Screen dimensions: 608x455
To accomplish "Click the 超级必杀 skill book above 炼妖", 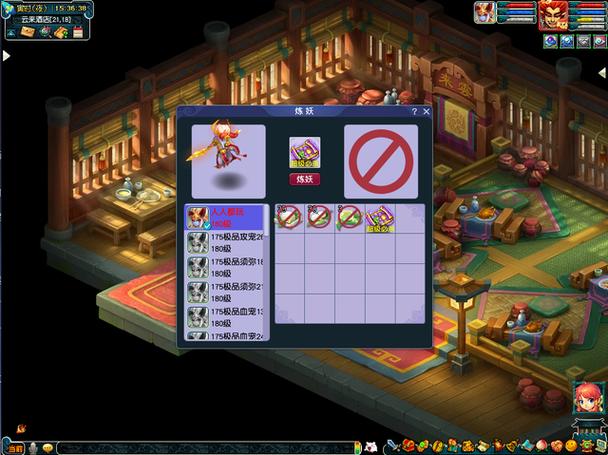I will pyautogui.click(x=304, y=154).
